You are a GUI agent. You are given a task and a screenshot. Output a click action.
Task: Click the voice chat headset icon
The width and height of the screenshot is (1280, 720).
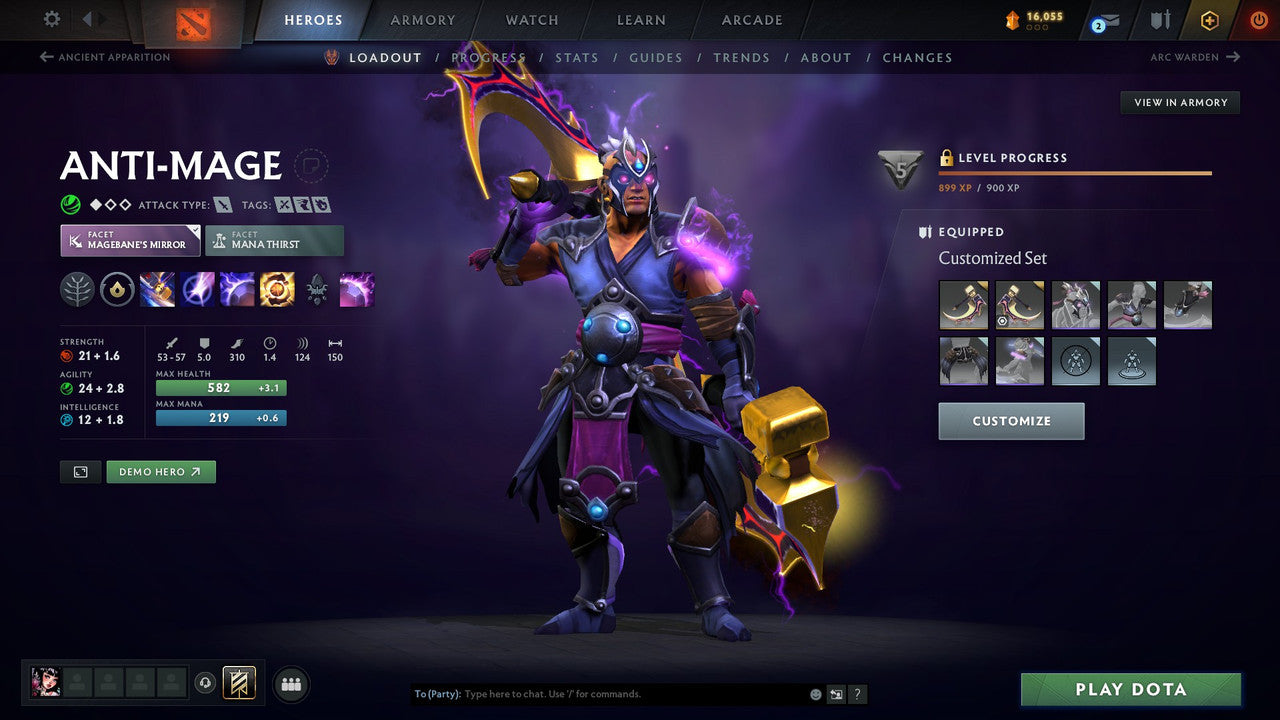click(205, 682)
